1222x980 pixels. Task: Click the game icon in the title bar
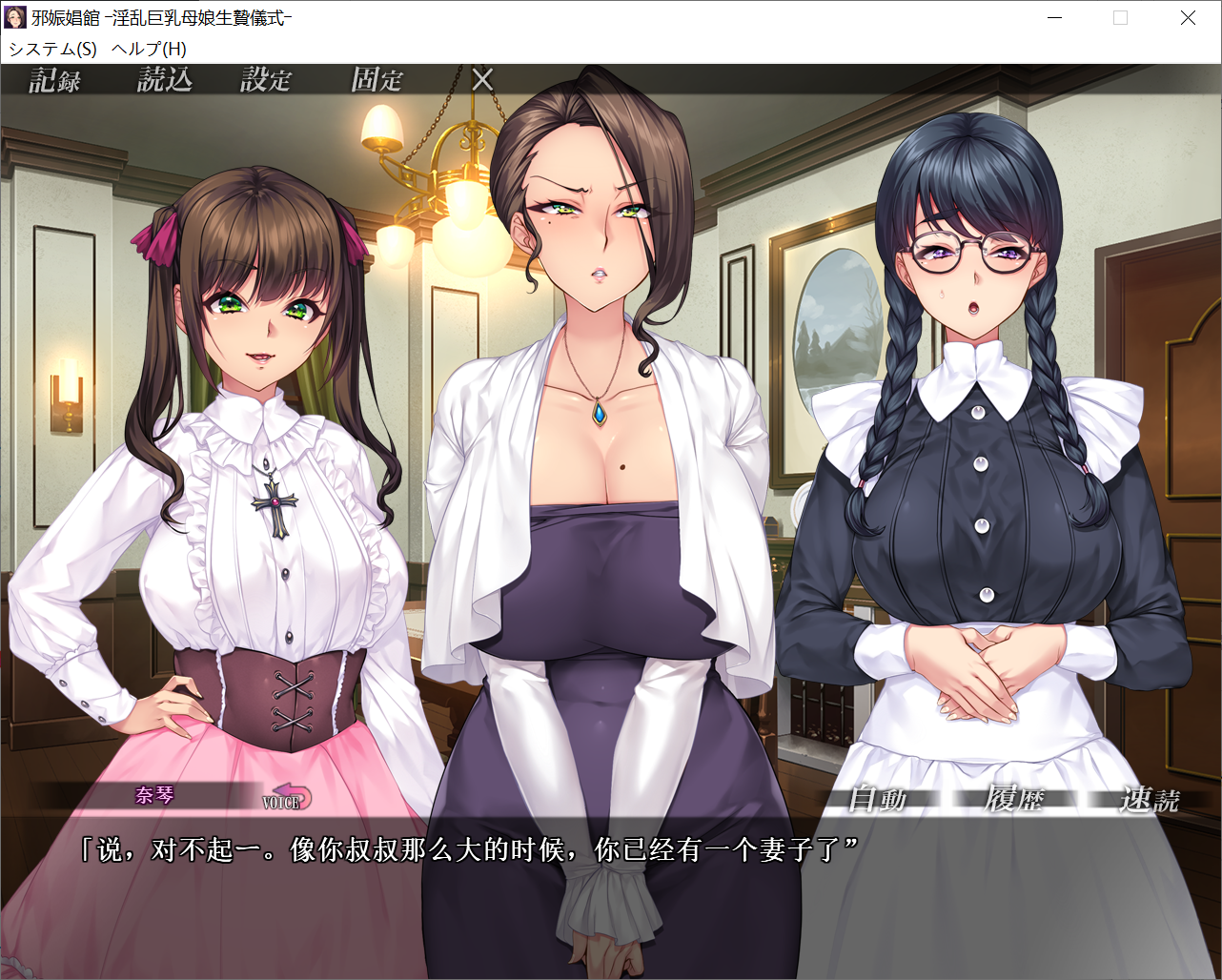[x=14, y=17]
